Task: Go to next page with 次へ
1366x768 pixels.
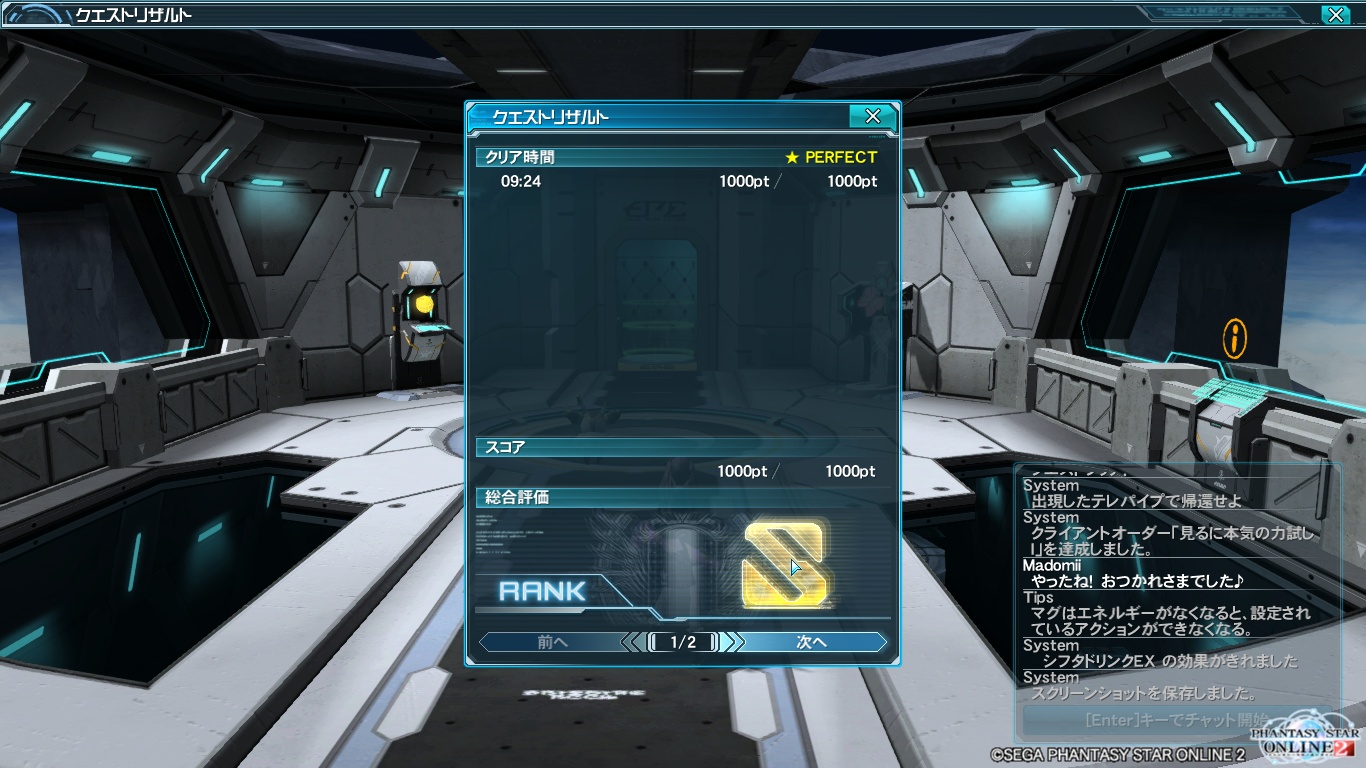Action: tap(812, 642)
